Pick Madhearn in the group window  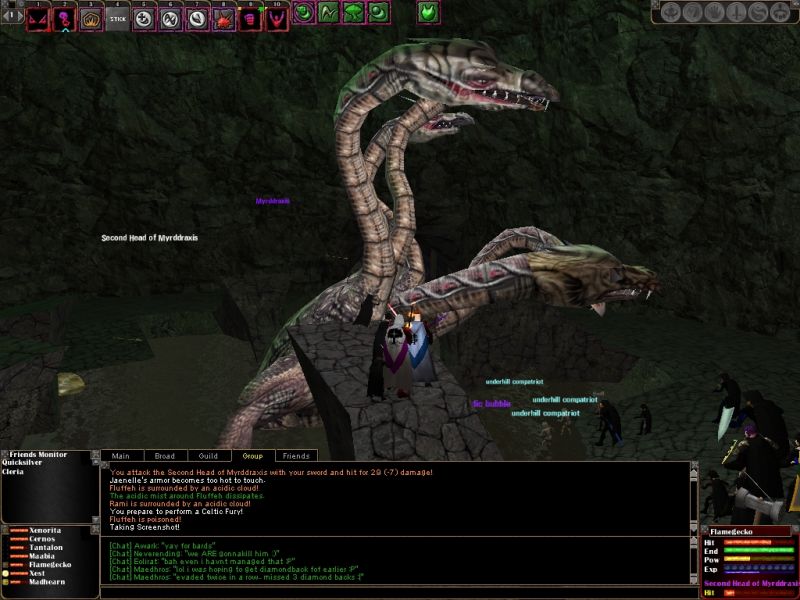click(47, 582)
